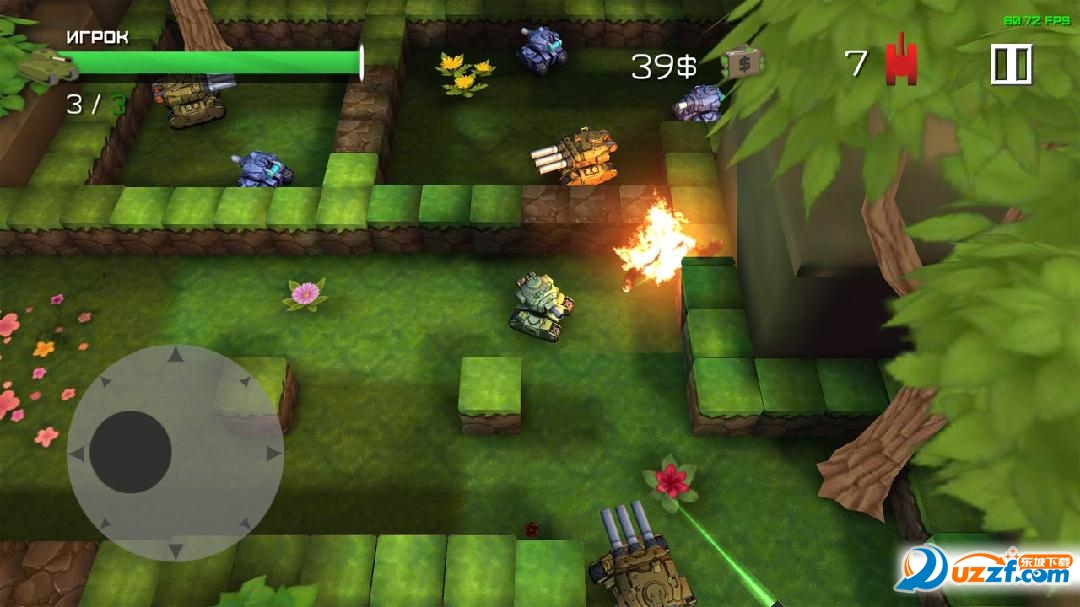Screen dimensions: 1080x607
Task: Tap the cash bundle money icon
Action: [x=742, y=64]
